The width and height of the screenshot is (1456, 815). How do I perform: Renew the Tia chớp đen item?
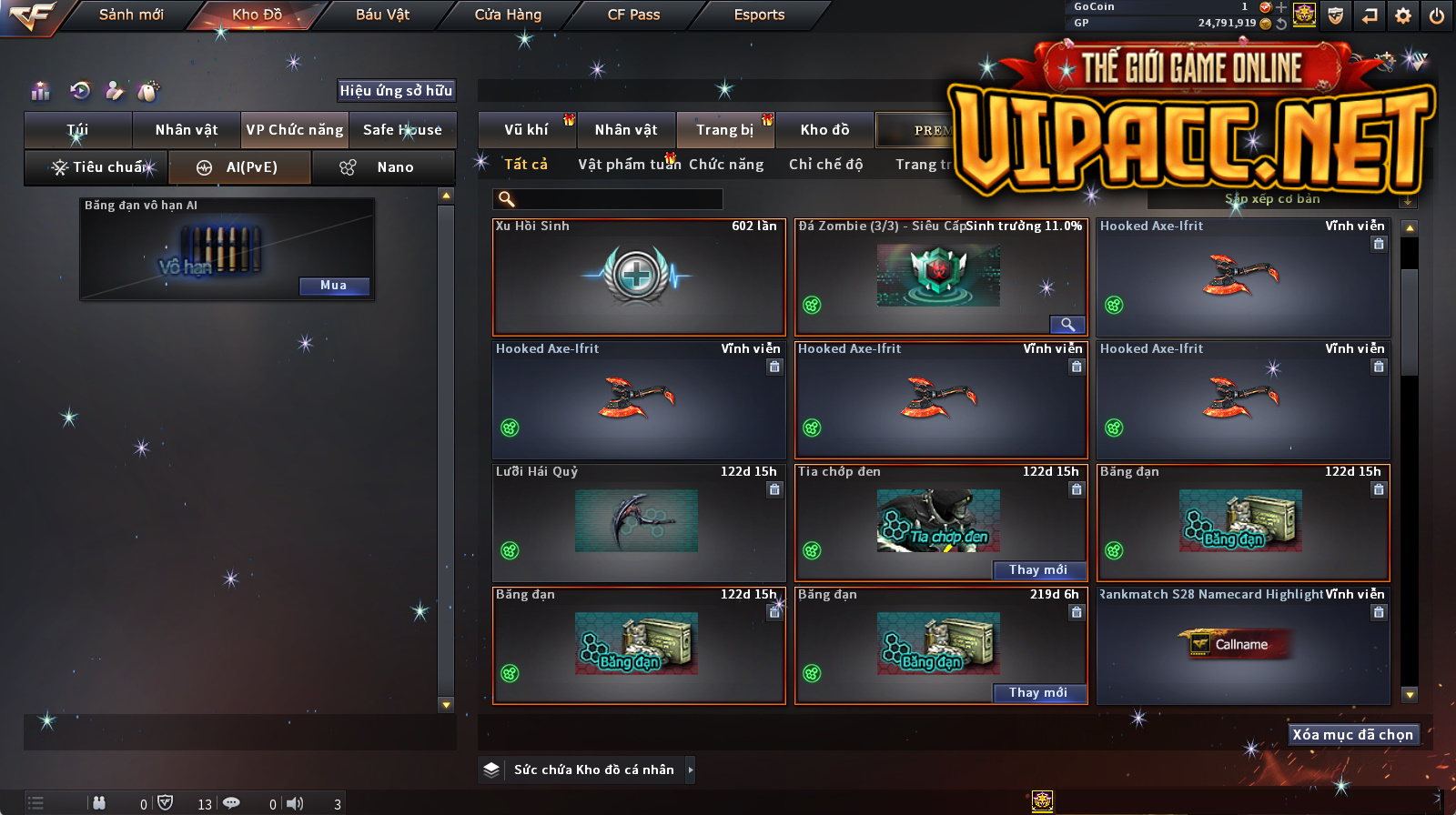point(1038,570)
